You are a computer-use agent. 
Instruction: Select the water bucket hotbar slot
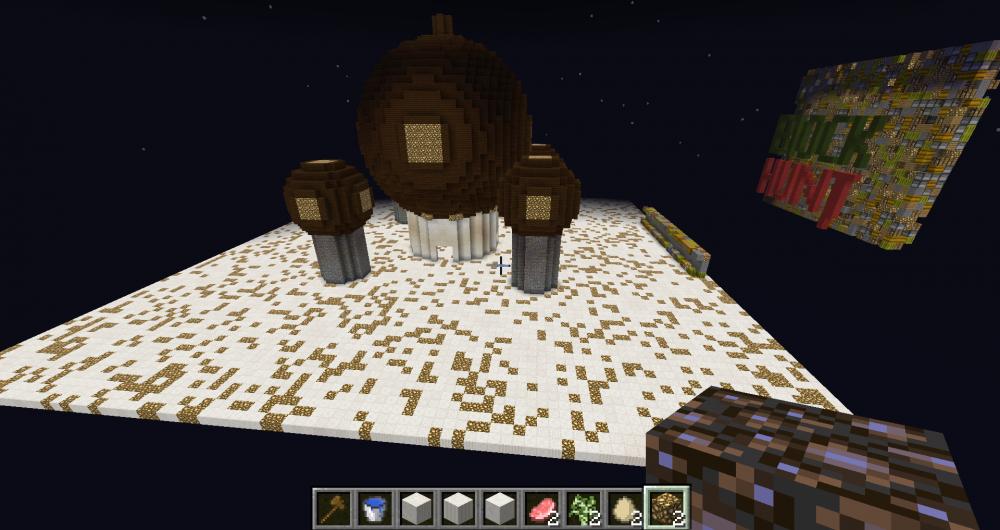pyautogui.click(x=376, y=508)
